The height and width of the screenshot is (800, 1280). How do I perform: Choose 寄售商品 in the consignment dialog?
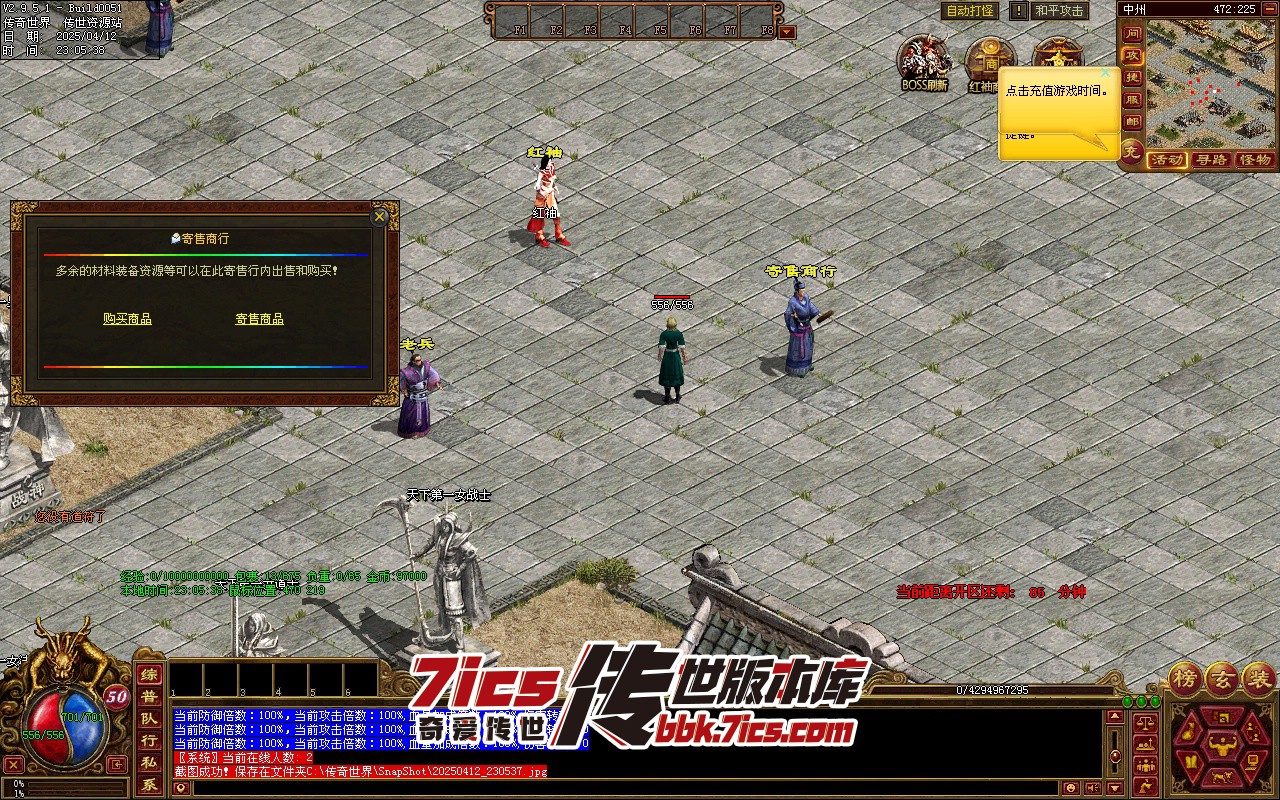[259, 319]
